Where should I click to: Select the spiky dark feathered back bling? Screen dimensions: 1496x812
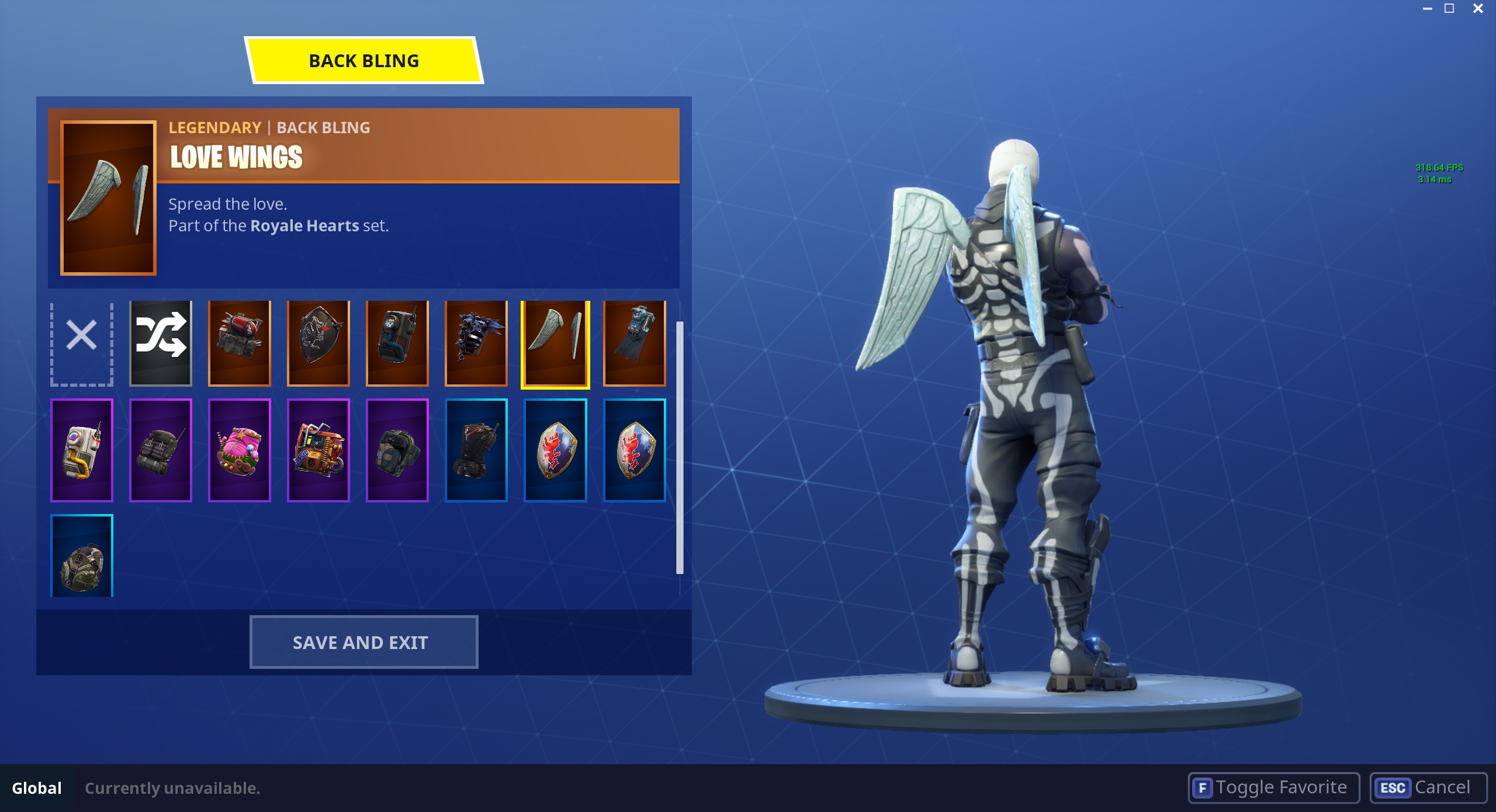point(477,343)
